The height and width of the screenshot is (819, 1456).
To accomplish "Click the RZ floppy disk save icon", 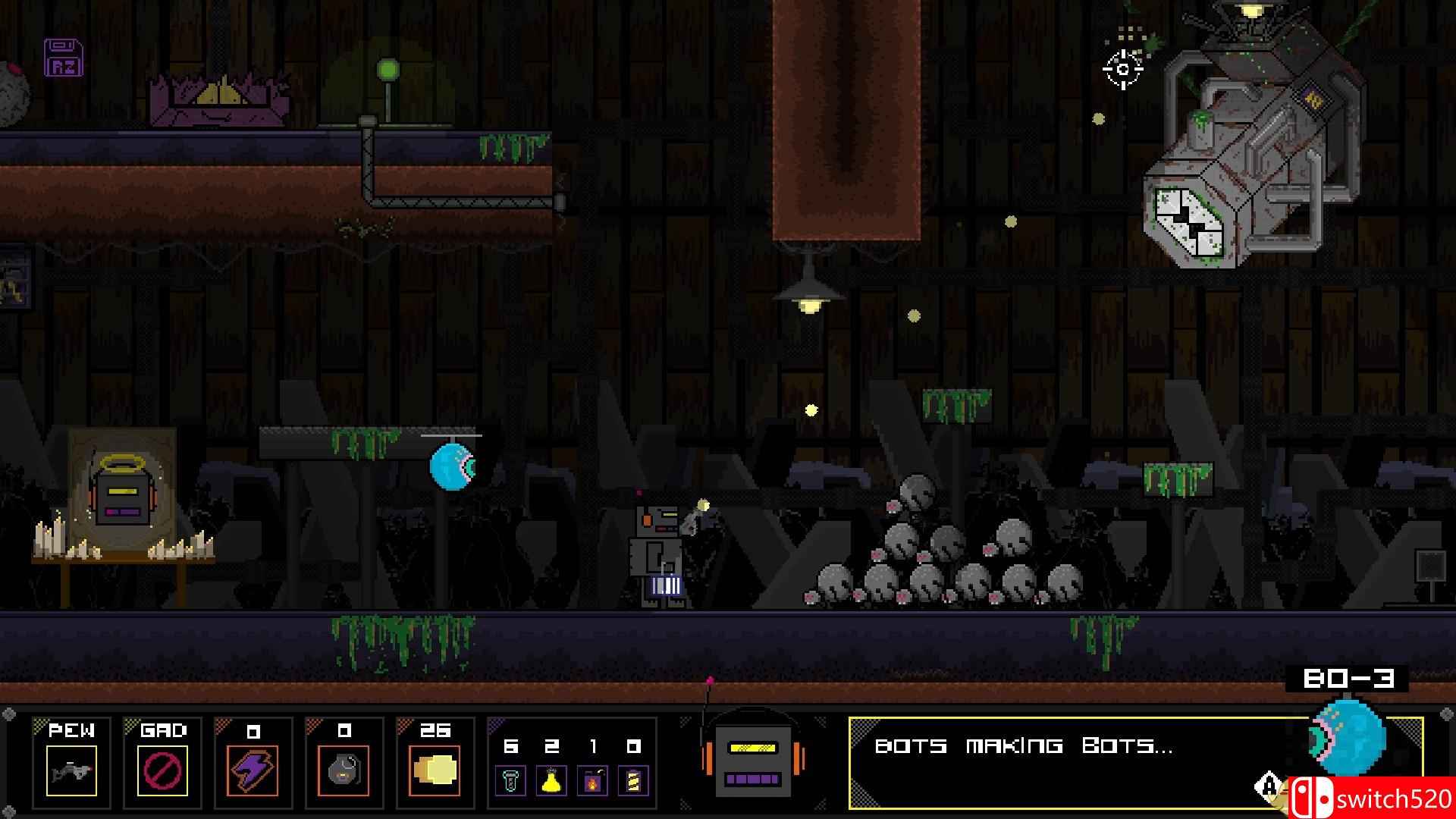I will pos(62,57).
